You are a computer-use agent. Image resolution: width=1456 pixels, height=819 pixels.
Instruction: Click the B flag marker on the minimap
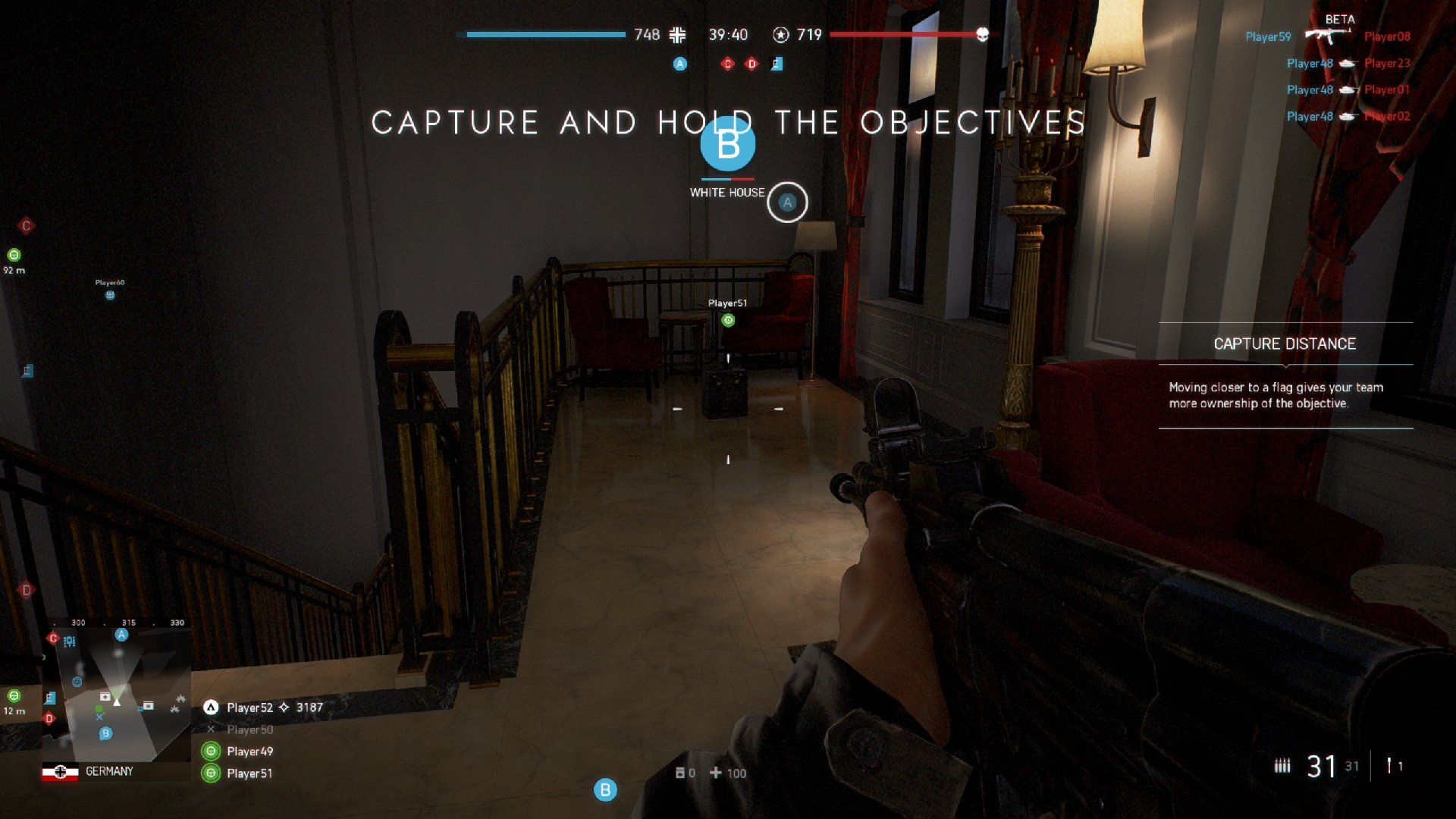pyautogui.click(x=106, y=733)
